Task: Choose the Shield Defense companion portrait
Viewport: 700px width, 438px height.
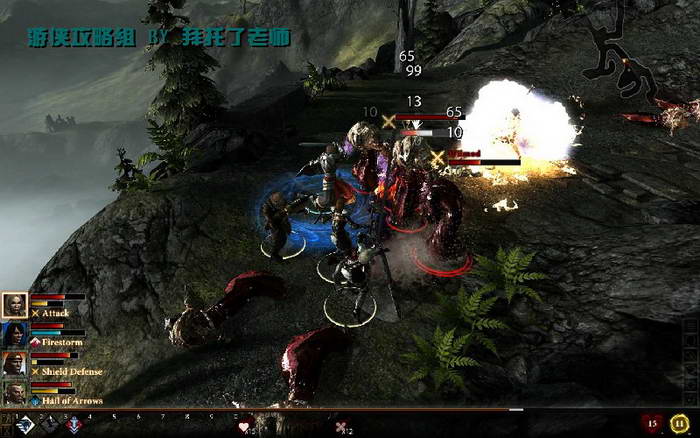Action: [15, 364]
